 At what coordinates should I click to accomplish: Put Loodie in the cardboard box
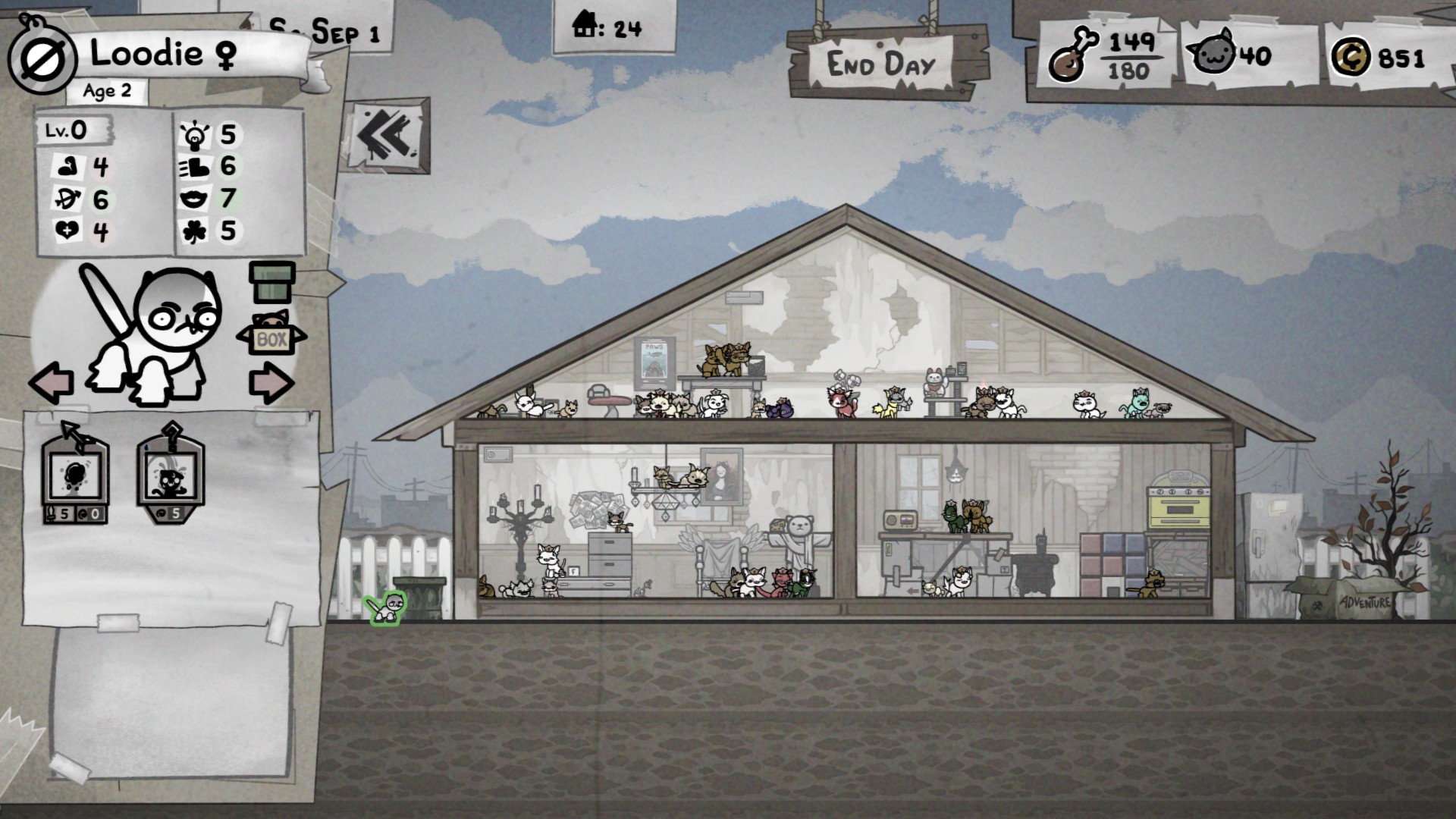pyautogui.click(x=271, y=334)
